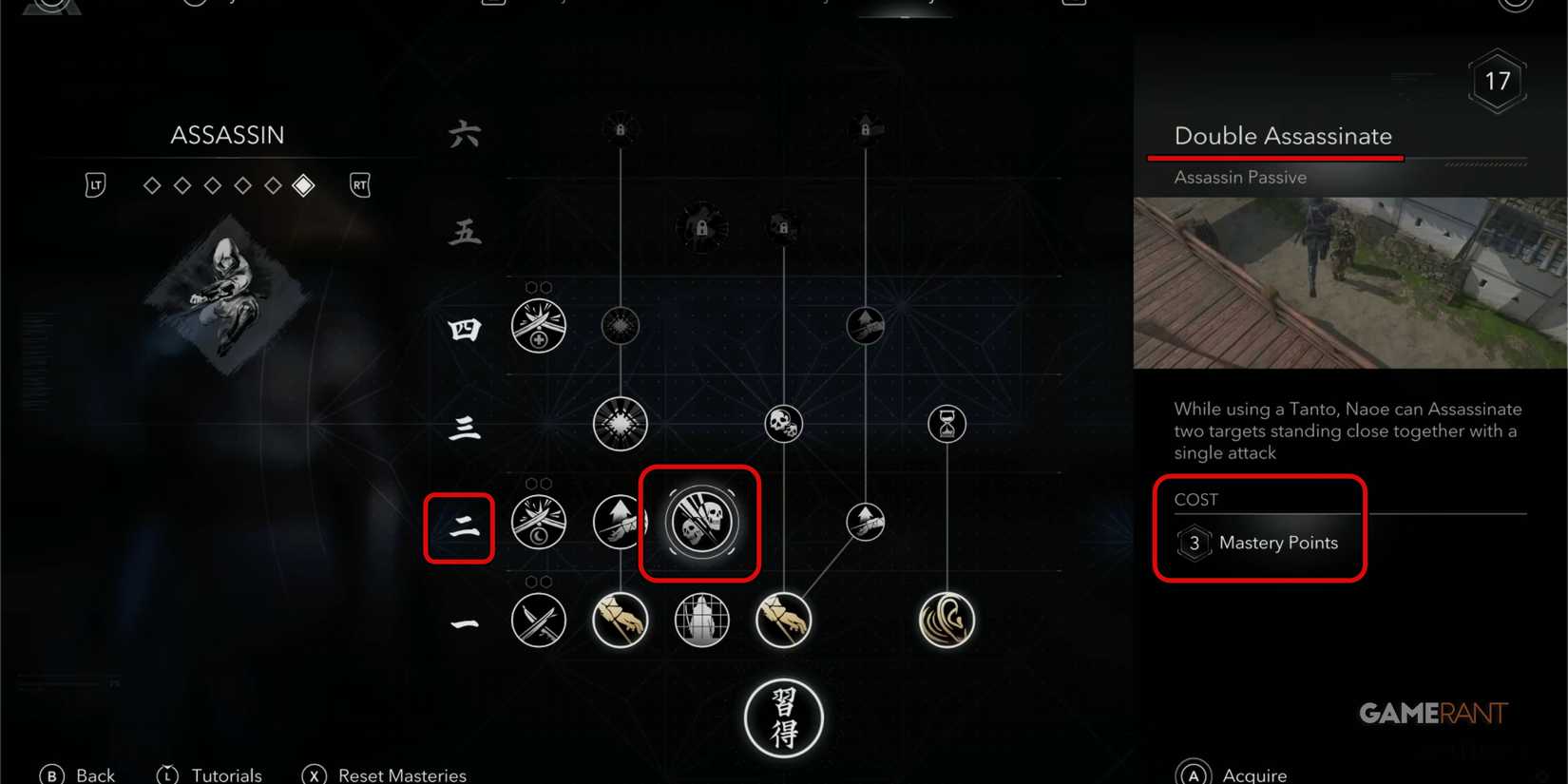Click the RT bumper to switch skill tree
This screenshot has height=784, width=1568.
click(359, 184)
